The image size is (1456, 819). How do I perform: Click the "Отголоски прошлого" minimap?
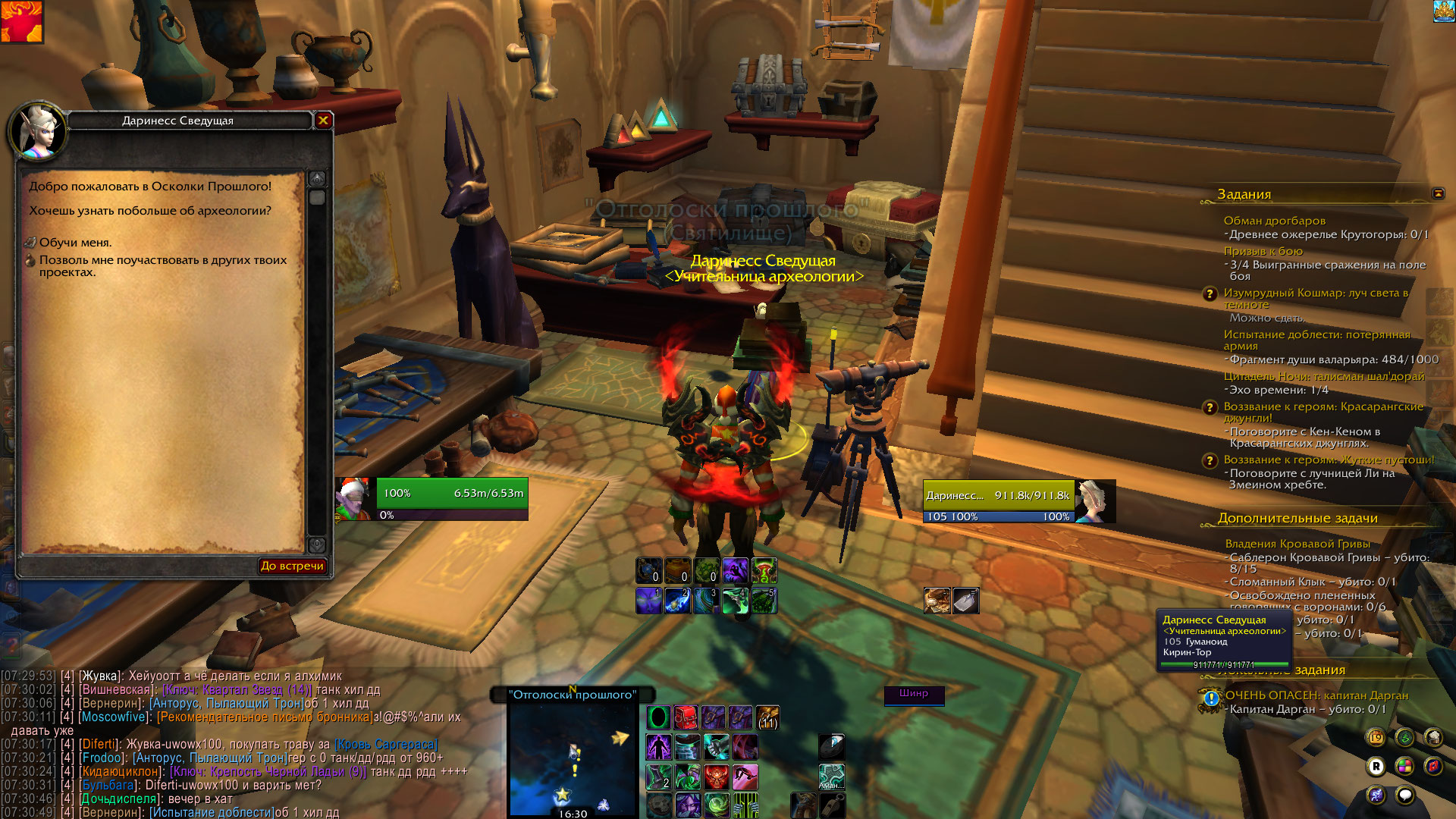[573, 758]
